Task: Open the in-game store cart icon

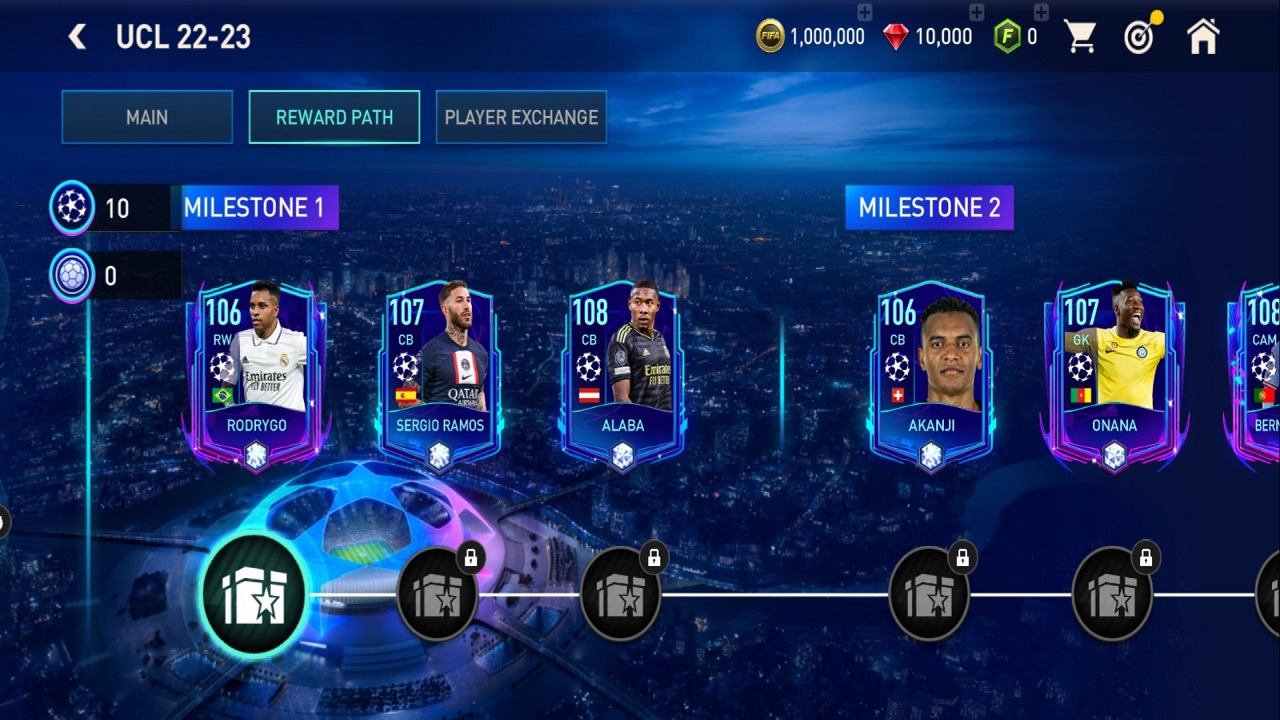Action: point(1080,36)
